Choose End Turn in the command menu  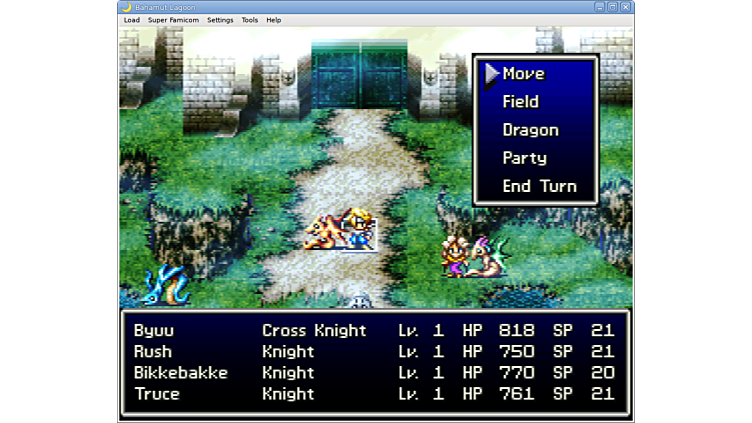(539, 186)
